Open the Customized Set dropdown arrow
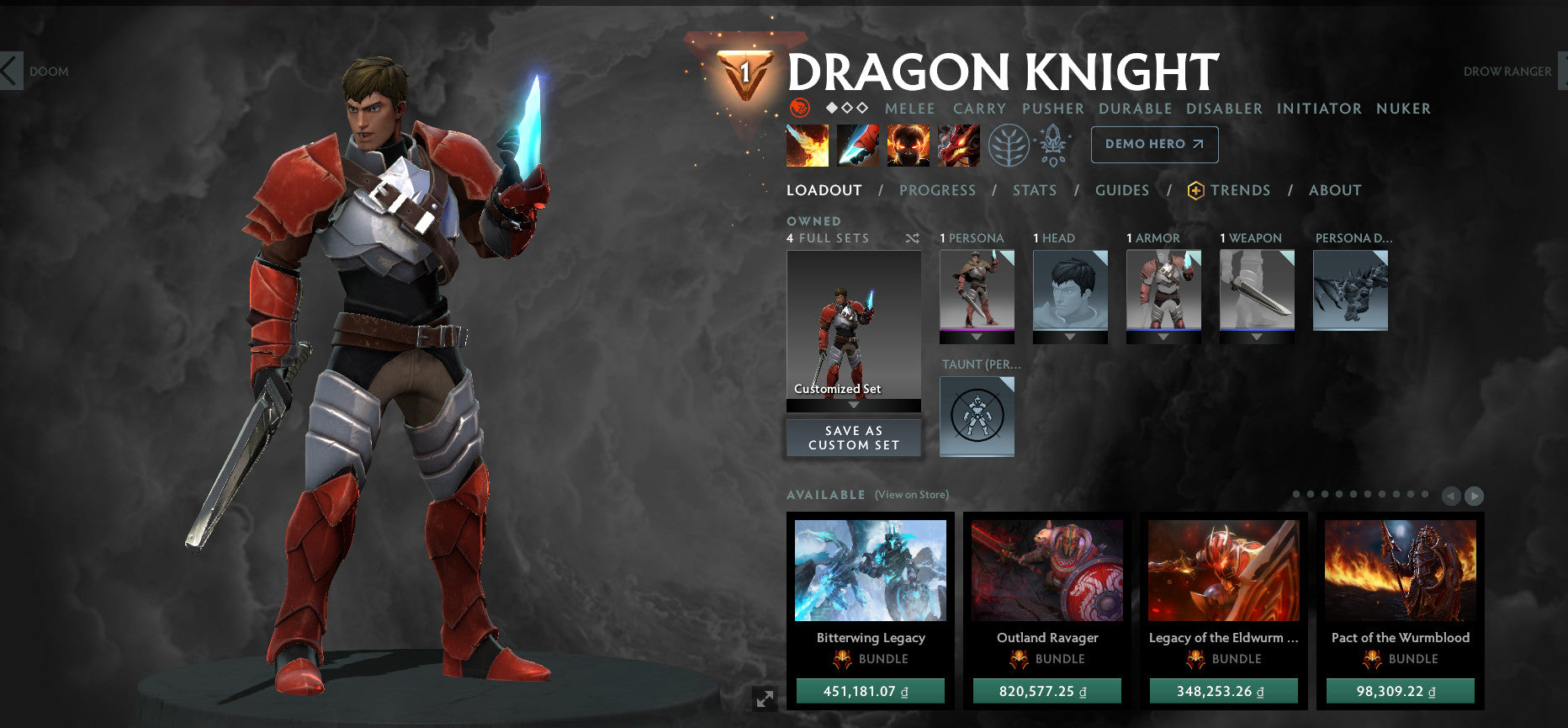1568x728 pixels. 853,403
